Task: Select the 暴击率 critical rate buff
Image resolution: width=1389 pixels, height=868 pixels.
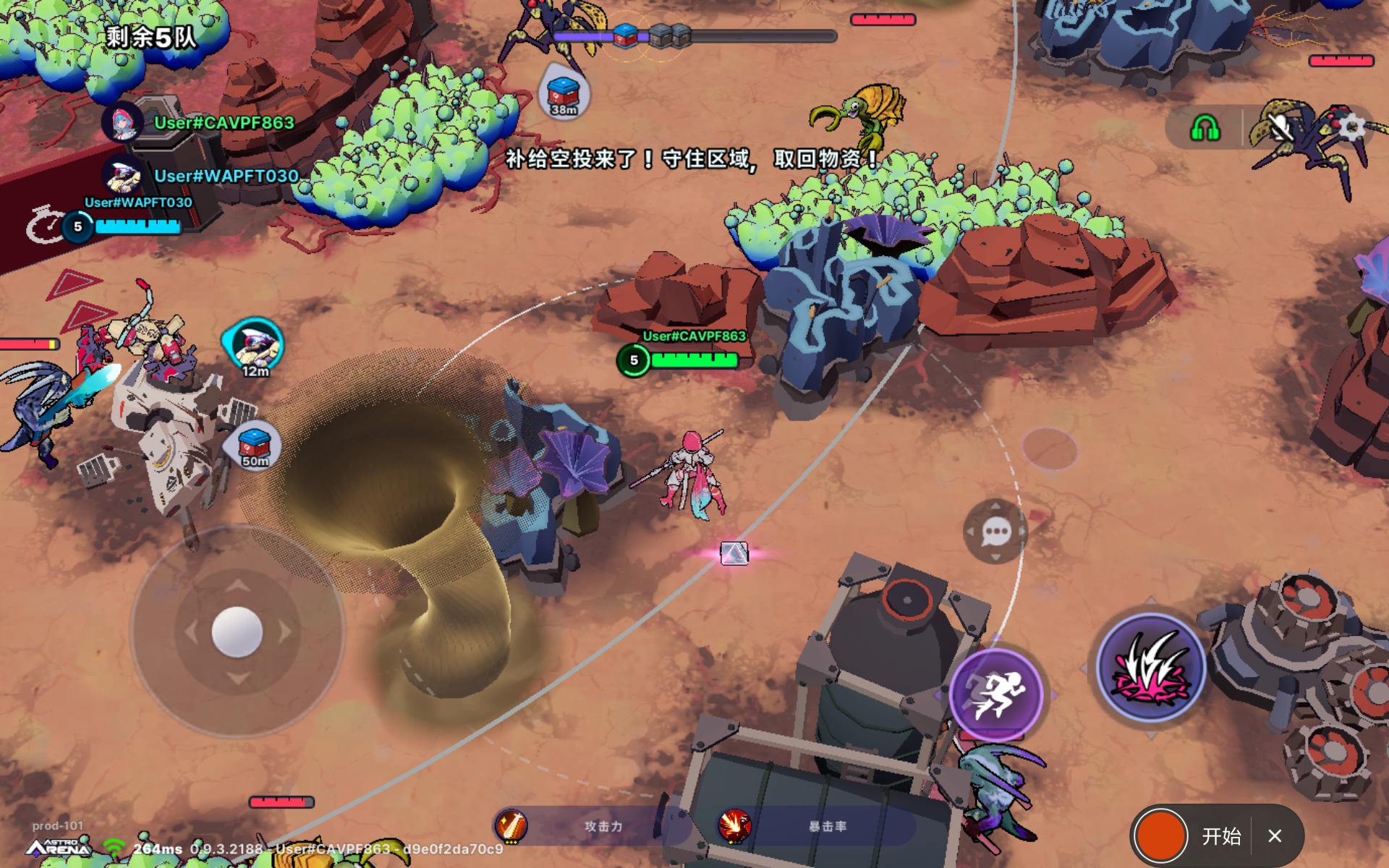Action: pyautogui.click(x=734, y=826)
